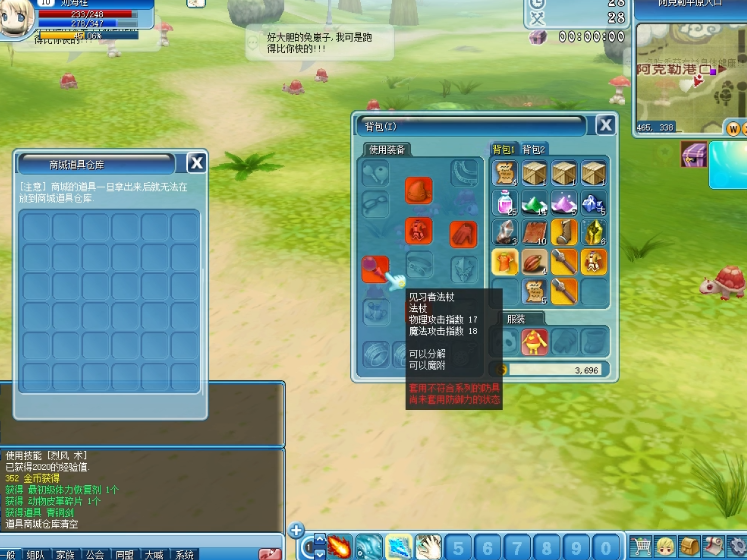Choose the pink potion bottle in the bag

[x=505, y=203]
